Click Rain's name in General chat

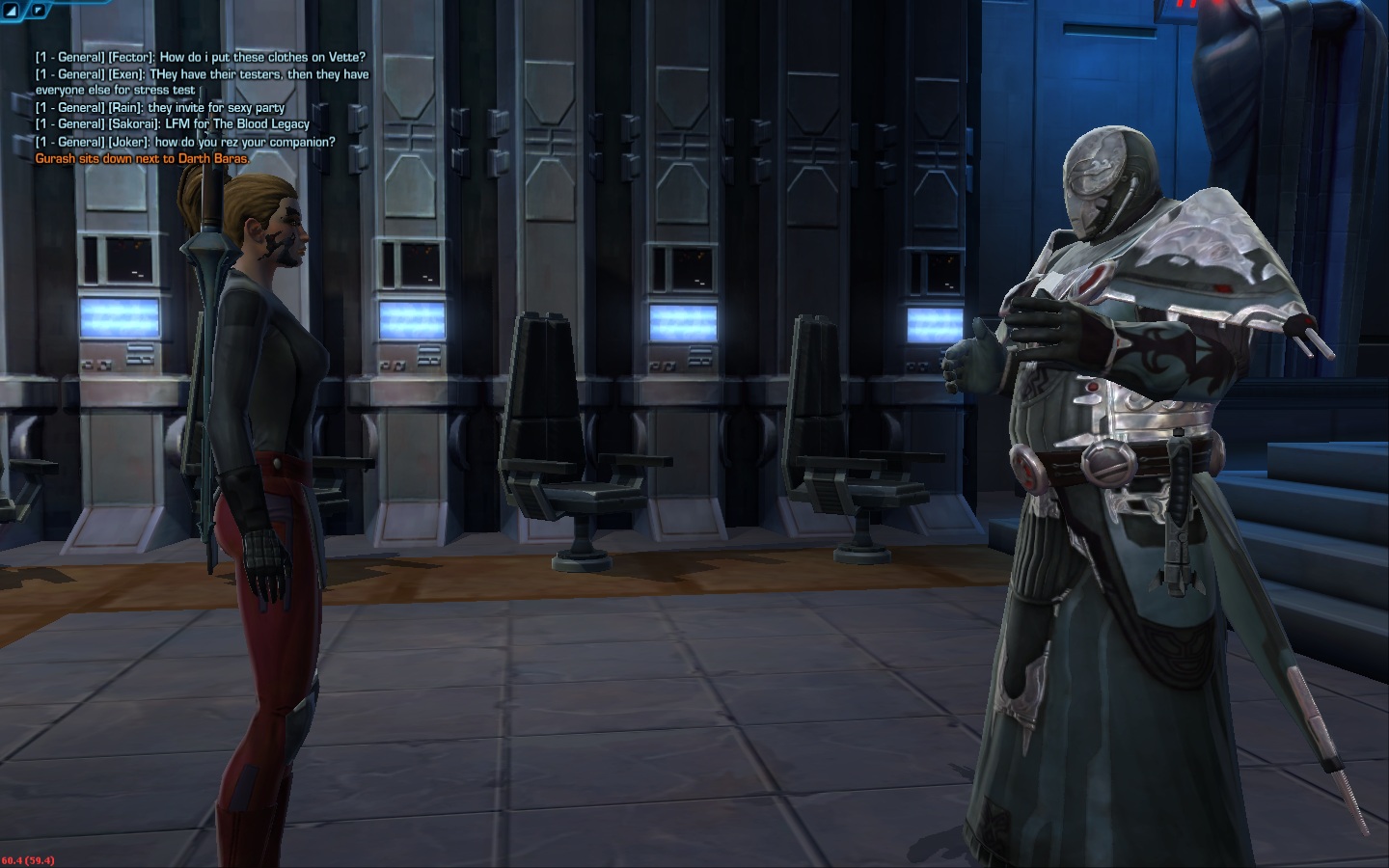click(x=125, y=108)
